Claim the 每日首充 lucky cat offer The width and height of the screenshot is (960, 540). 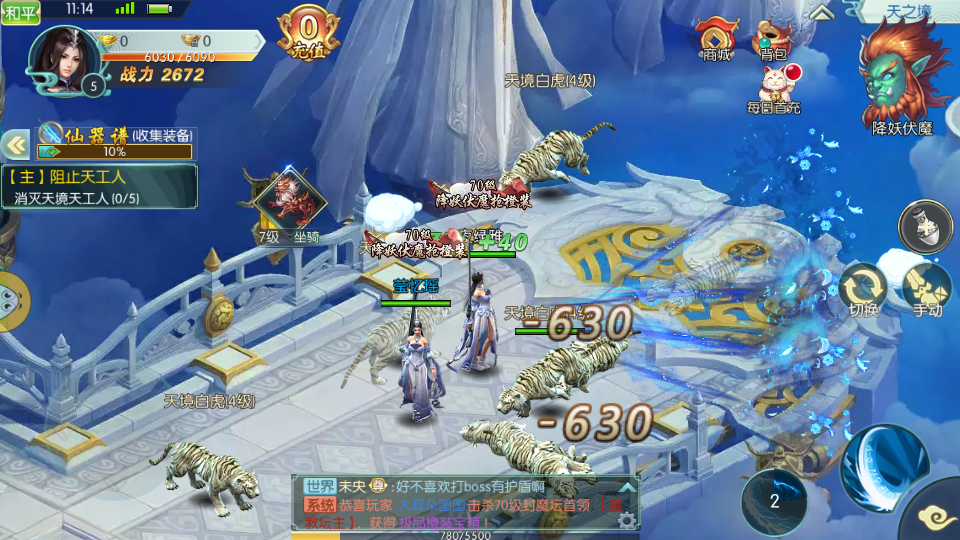pyautogui.click(x=774, y=88)
